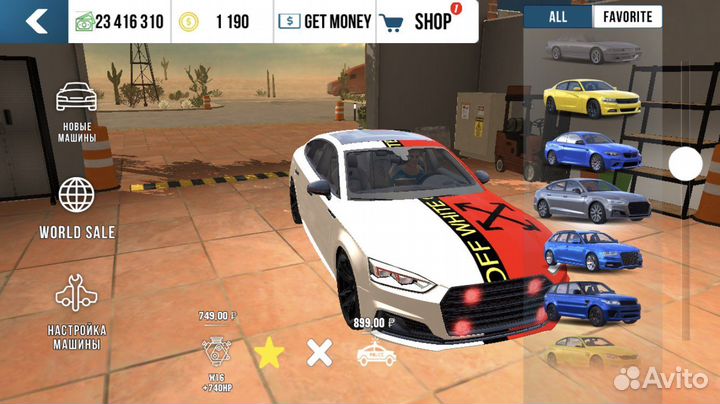This screenshot has width=720, height=404.
Task: Tap the Get Money button
Action: [324, 20]
